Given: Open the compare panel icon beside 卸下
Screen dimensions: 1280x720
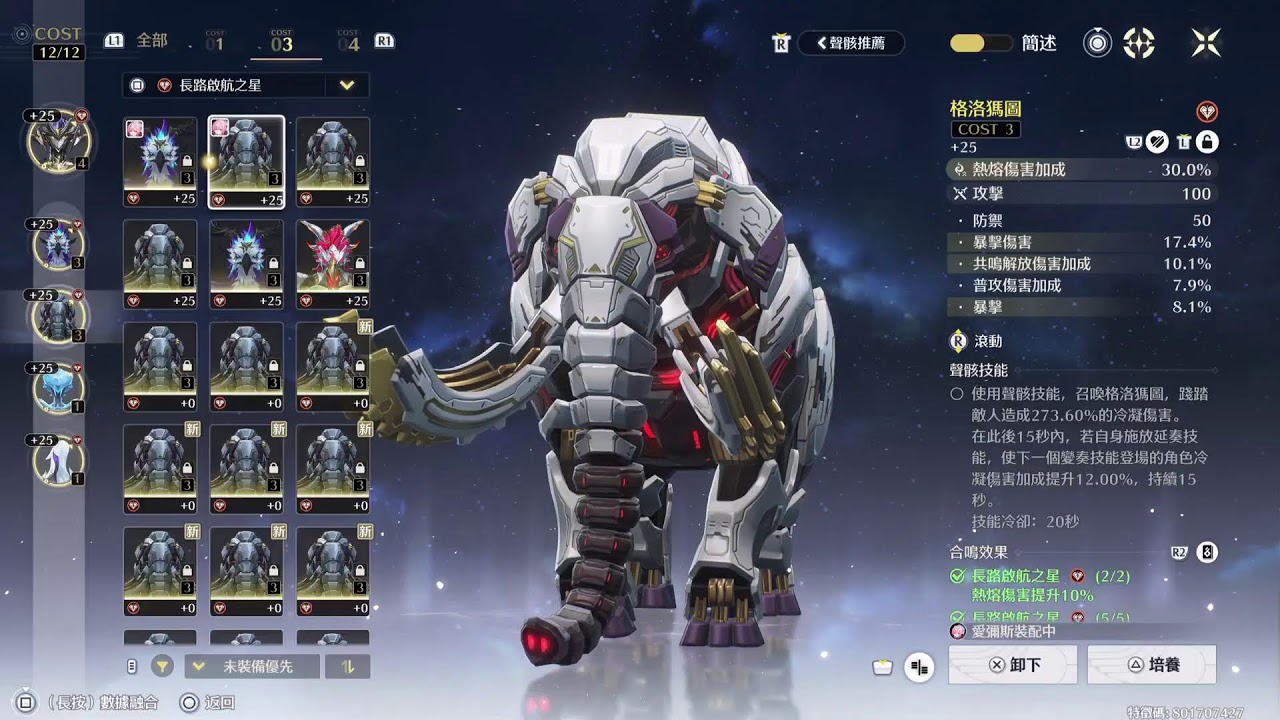Looking at the screenshot, I should pos(919,666).
